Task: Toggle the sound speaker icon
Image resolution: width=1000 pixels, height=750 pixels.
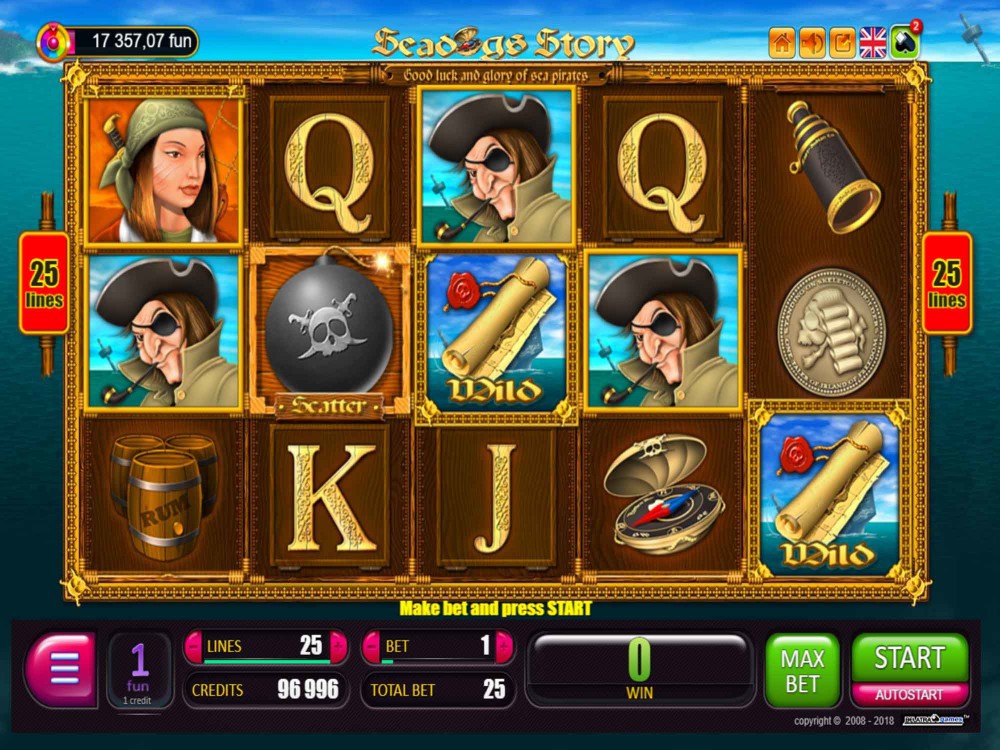Action: point(813,42)
